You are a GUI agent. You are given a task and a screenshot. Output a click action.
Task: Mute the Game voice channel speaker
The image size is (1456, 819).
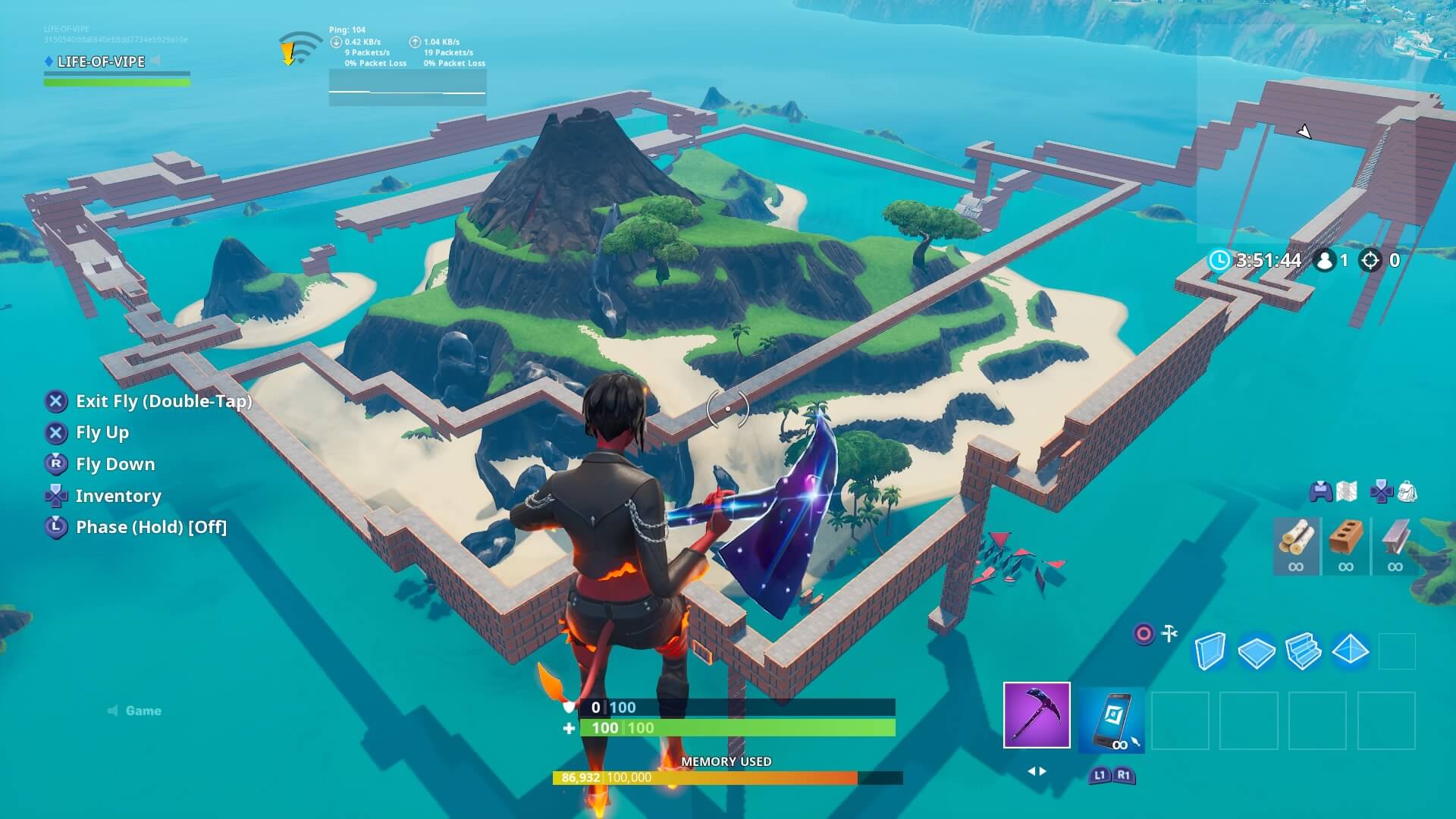(111, 711)
